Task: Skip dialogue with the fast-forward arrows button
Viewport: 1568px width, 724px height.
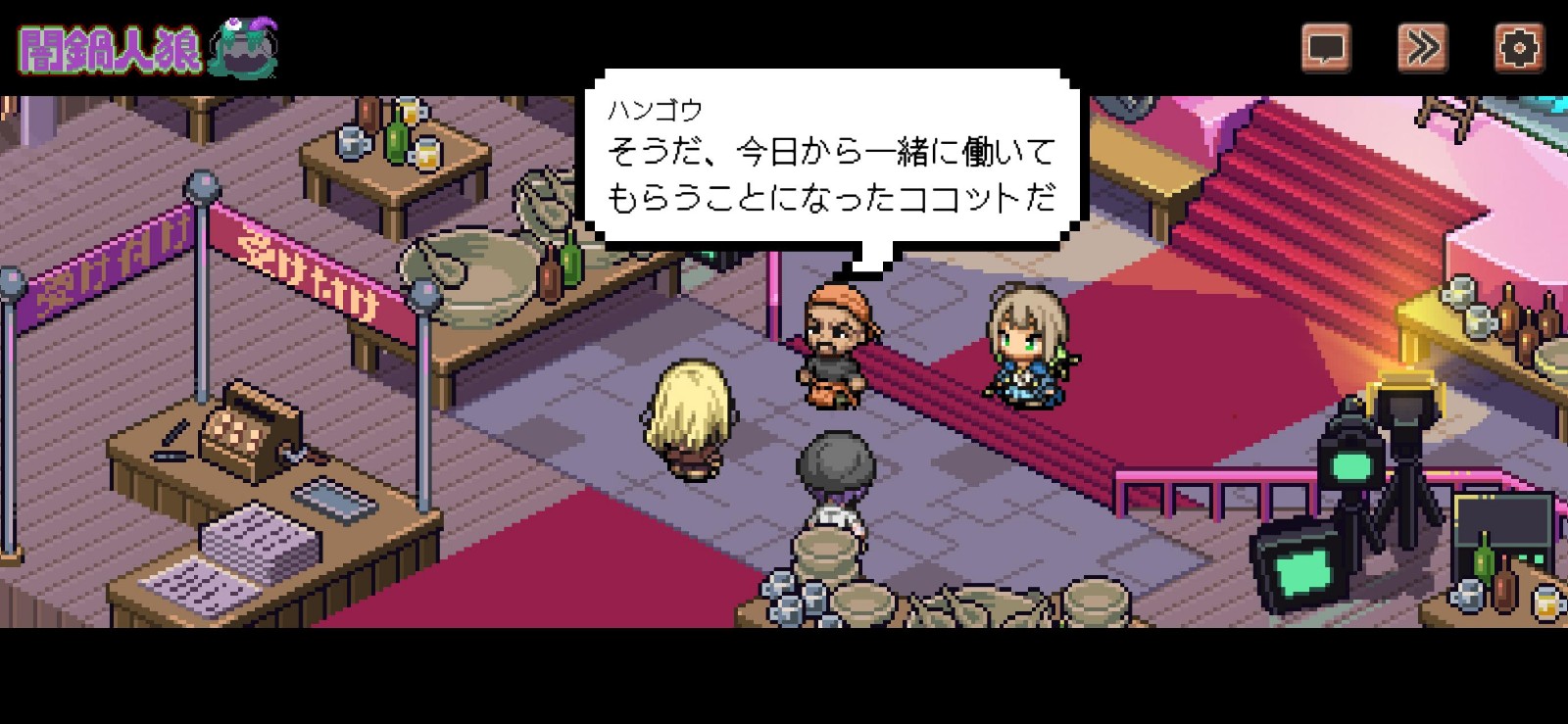Action: 1422,47
